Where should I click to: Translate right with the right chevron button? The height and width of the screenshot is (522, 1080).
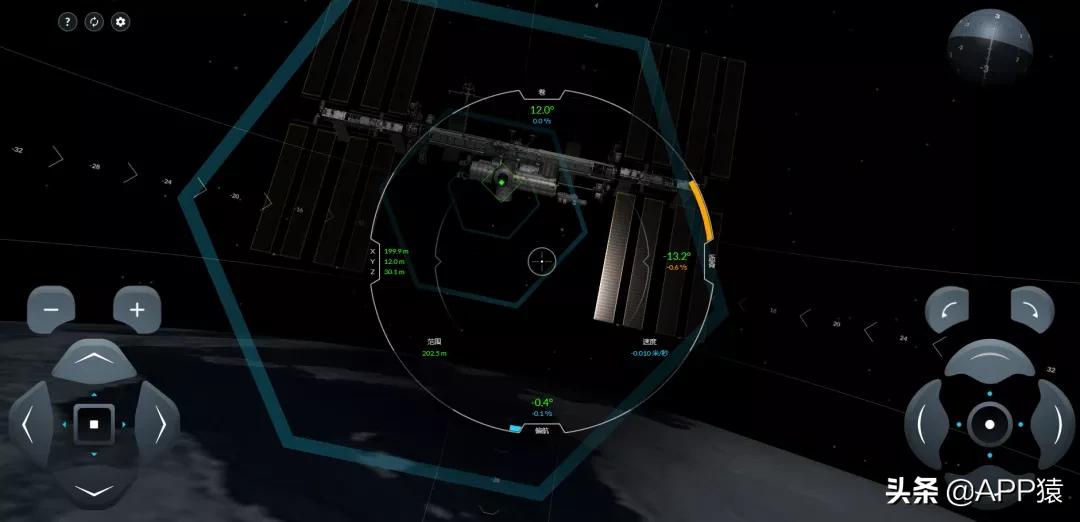click(157, 425)
